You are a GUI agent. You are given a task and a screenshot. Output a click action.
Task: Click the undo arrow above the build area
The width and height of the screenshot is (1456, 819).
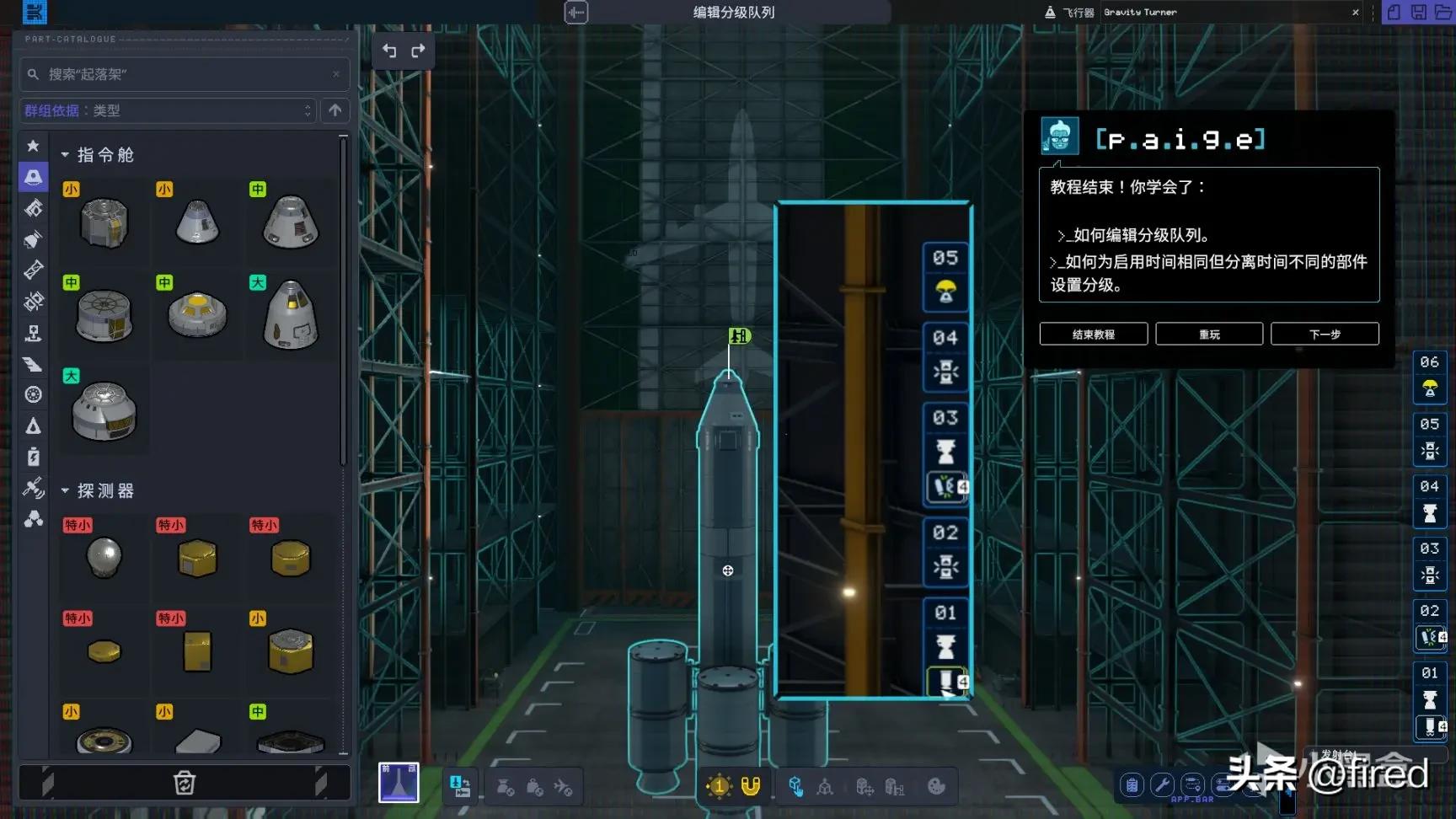pos(388,51)
